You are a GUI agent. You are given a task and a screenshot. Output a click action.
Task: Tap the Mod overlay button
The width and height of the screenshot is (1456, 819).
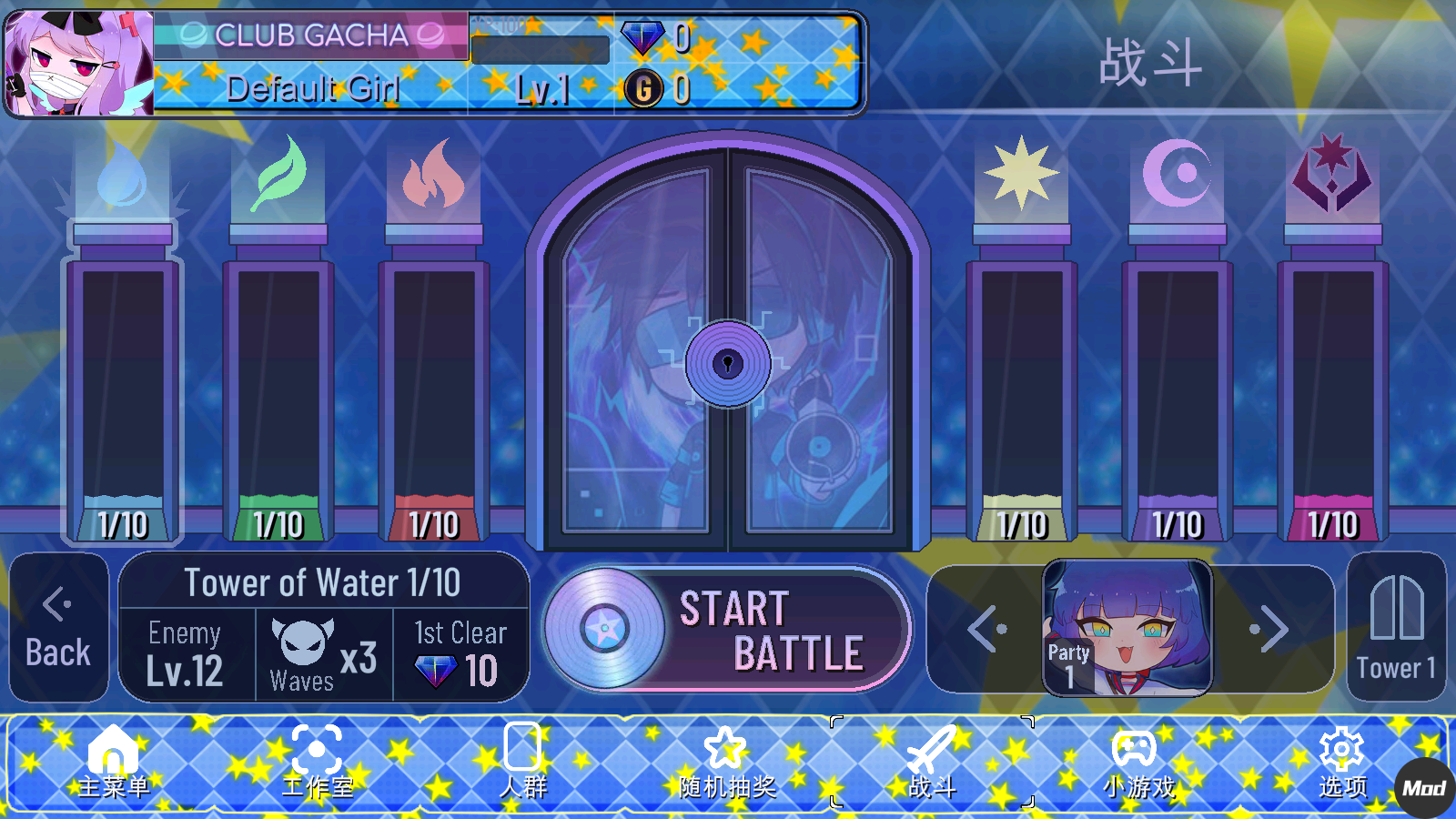[x=1424, y=788]
